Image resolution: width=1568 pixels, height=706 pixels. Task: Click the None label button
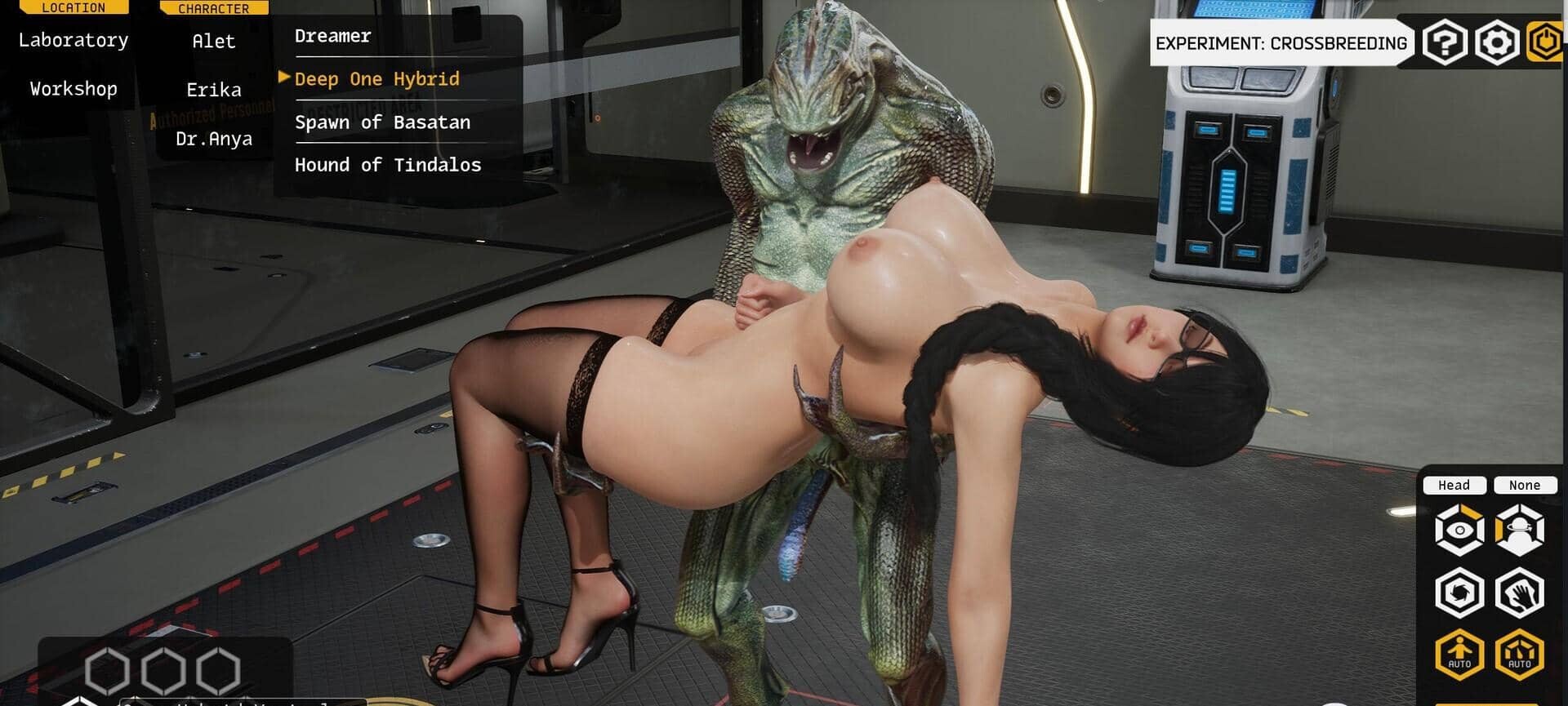click(x=1524, y=486)
